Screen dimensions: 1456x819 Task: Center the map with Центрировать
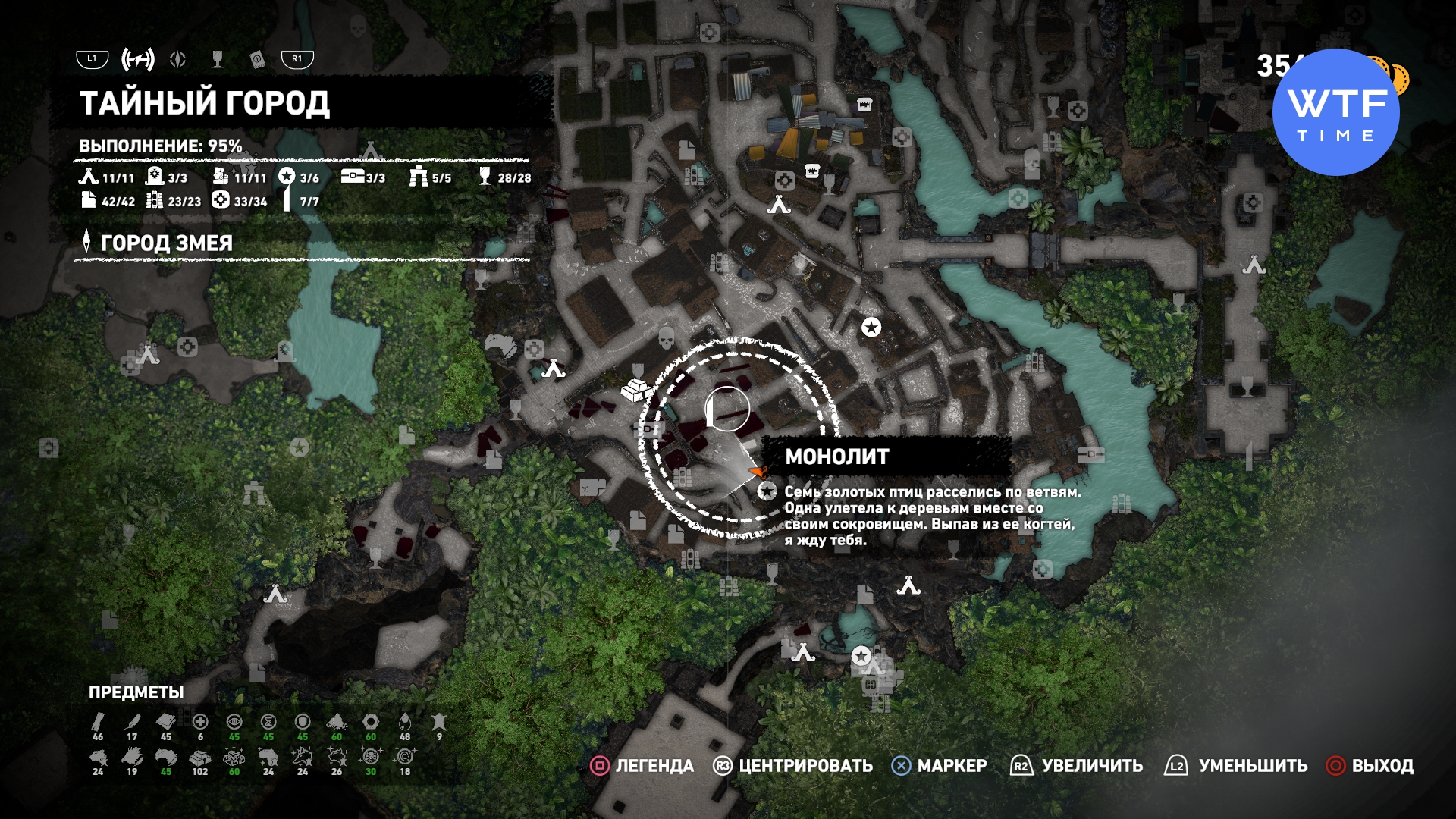793,766
